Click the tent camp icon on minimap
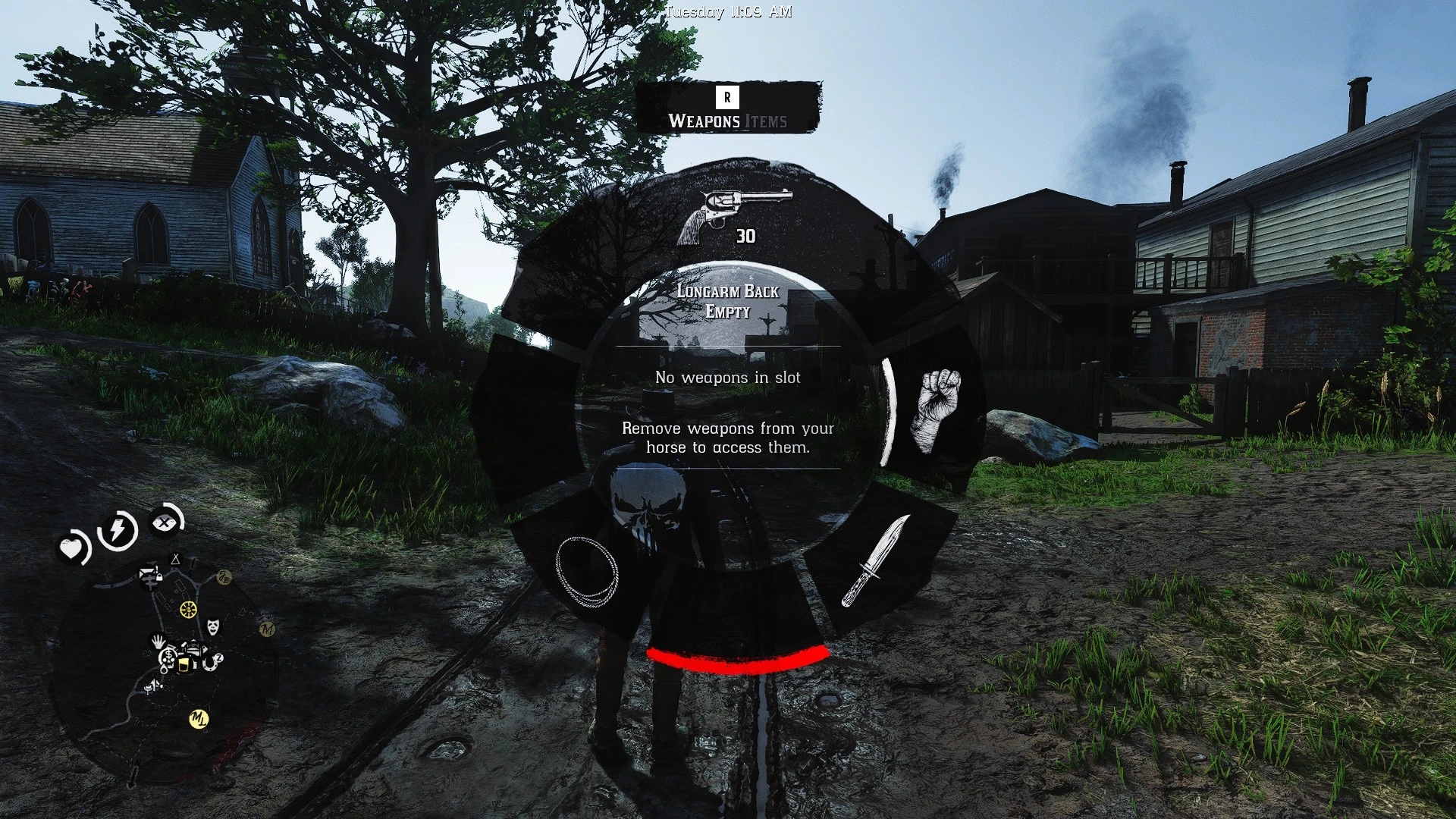This screenshot has width=1456, height=819. (175, 560)
